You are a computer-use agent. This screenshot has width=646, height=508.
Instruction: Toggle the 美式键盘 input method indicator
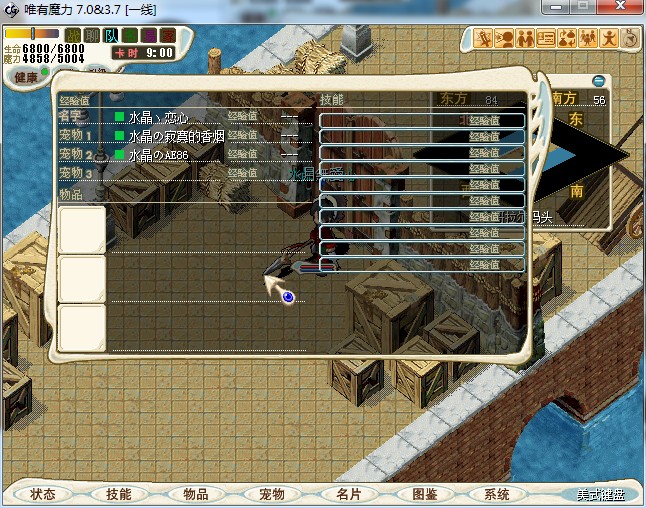(x=600, y=495)
